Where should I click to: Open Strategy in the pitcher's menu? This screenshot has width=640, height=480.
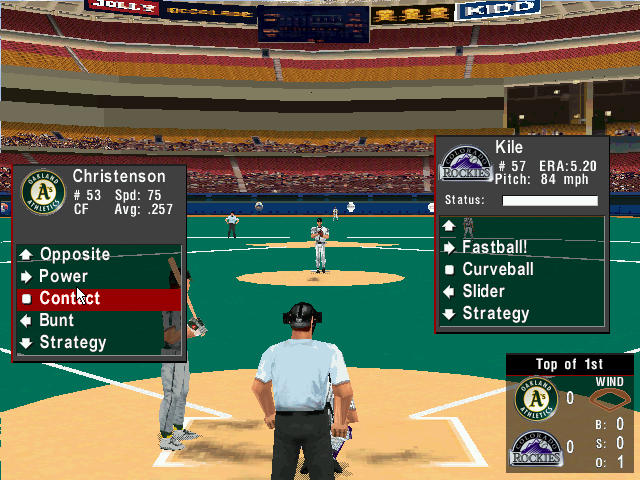tap(495, 313)
